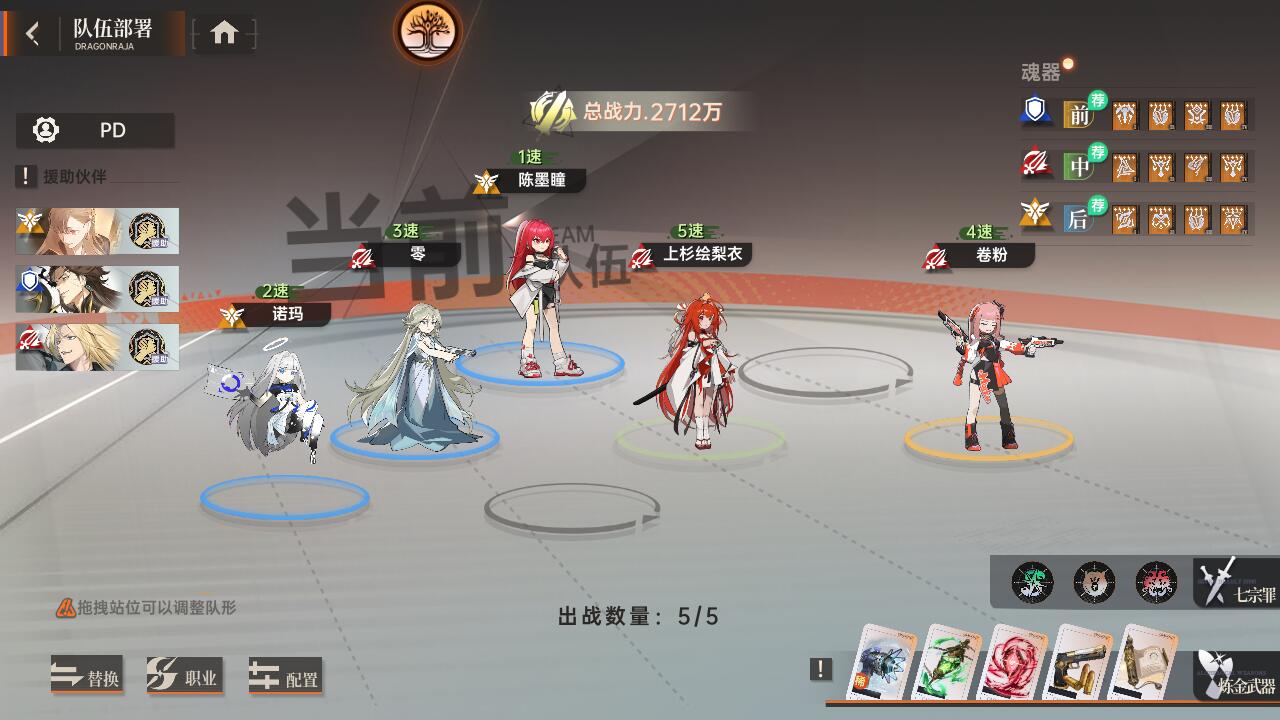This screenshot has width=1280, height=720.
Task: Tap the 替换 replace button
Action: [x=87, y=678]
